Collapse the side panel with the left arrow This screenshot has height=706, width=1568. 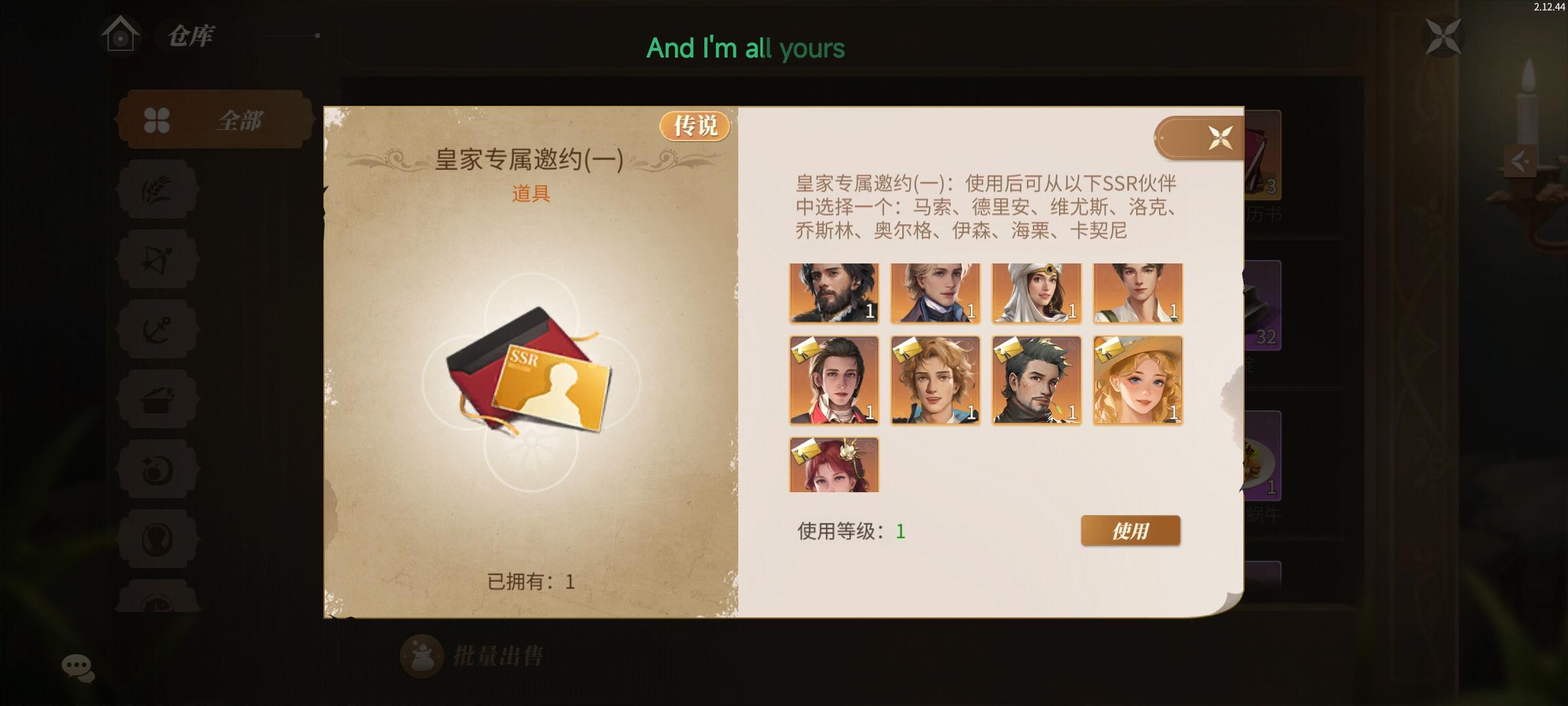point(1520,161)
